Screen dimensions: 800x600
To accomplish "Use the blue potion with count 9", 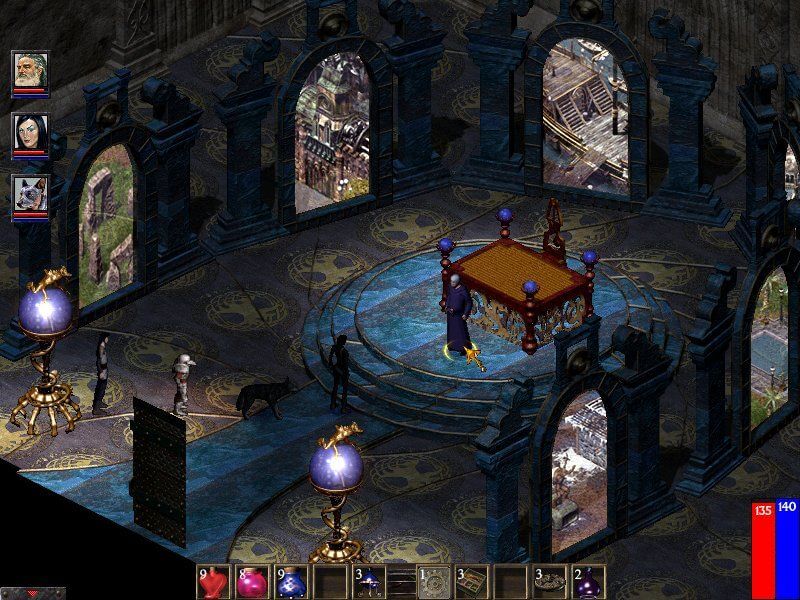I will [290, 582].
